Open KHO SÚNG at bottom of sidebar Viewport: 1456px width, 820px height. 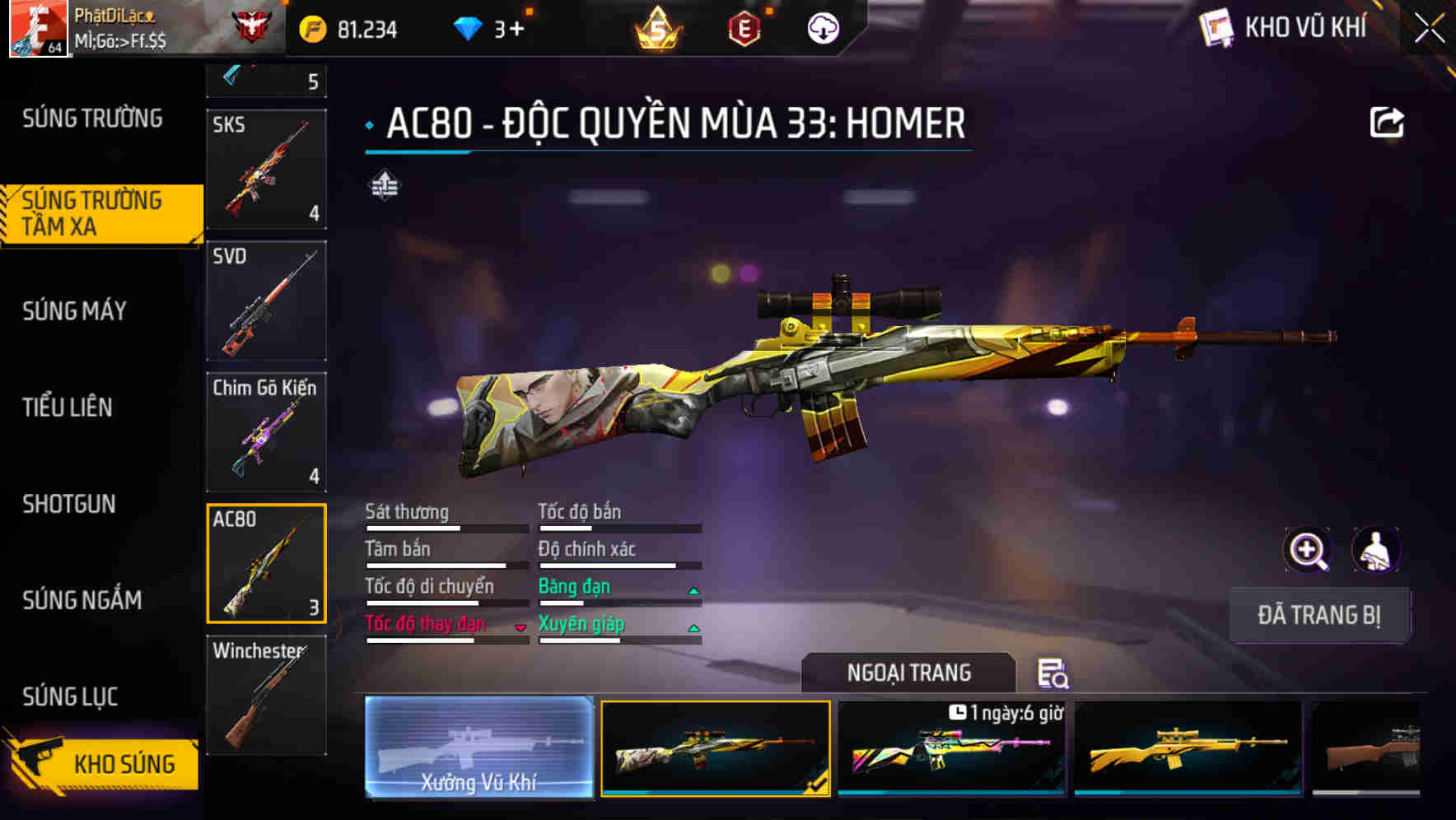[124, 763]
